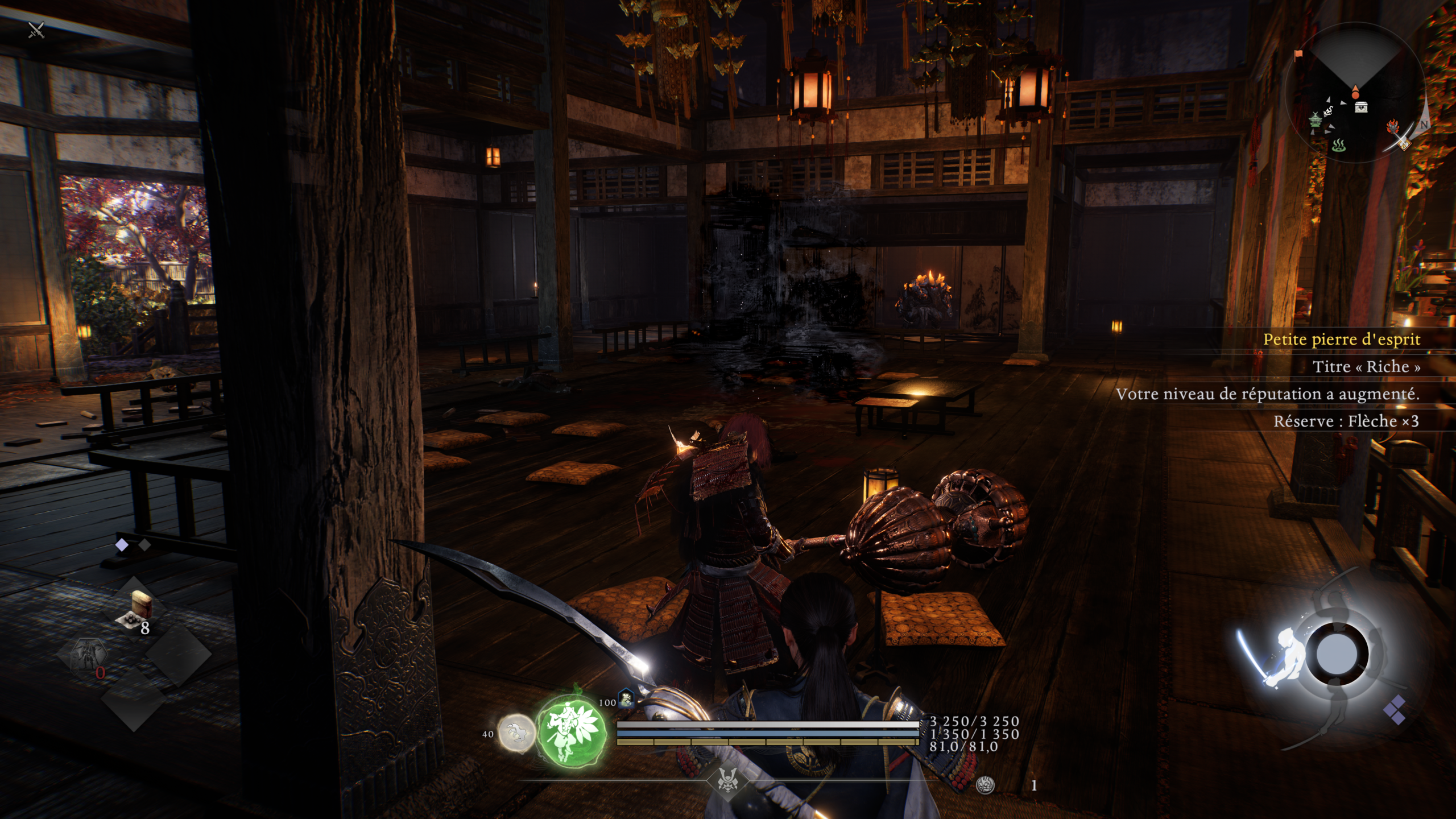Click the reputation level increased notification
Viewport: 1456px width, 819px height.
(x=1267, y=394)
